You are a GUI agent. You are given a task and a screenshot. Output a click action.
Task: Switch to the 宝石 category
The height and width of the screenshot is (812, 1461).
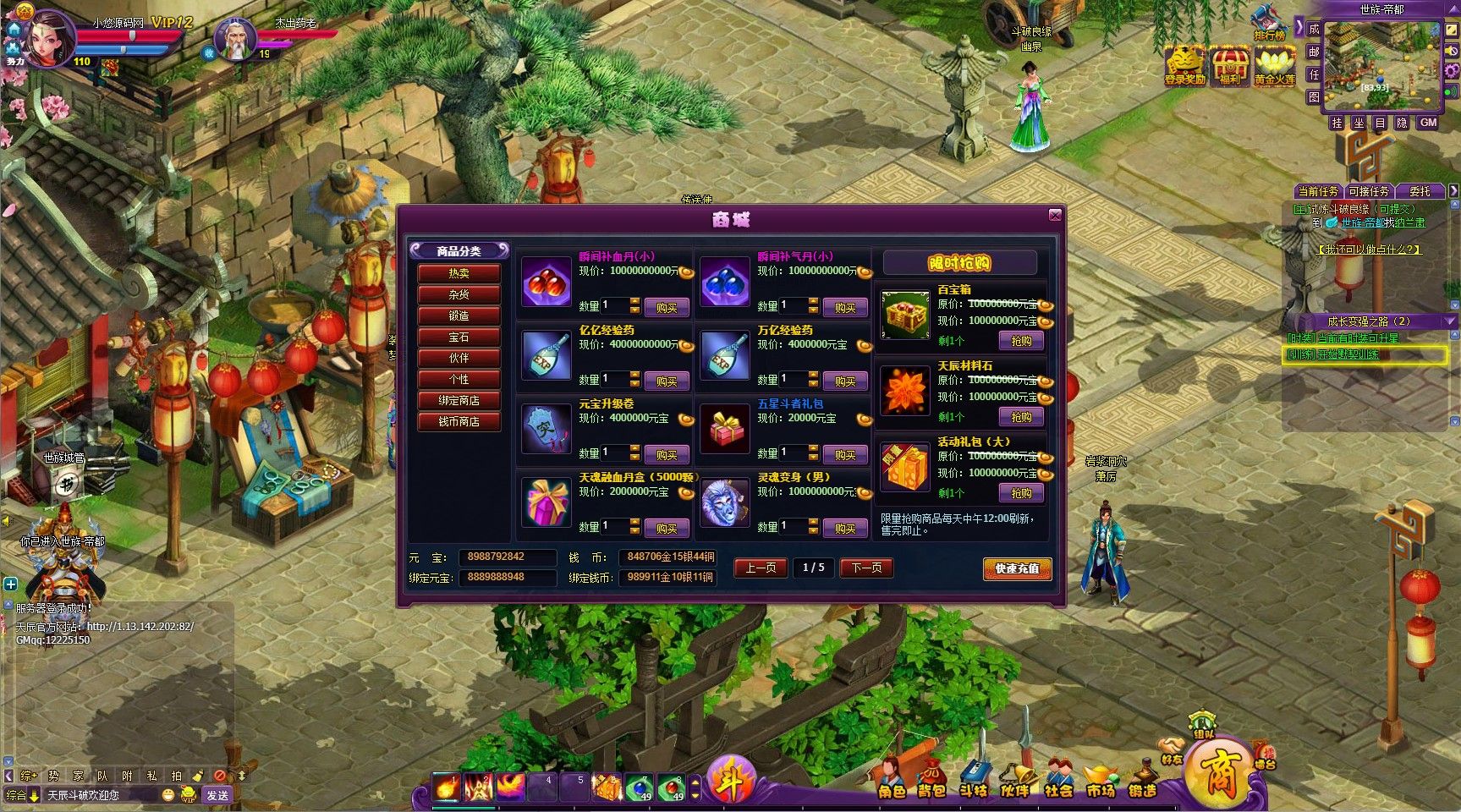pyautogui.click(x=459, y=337)
